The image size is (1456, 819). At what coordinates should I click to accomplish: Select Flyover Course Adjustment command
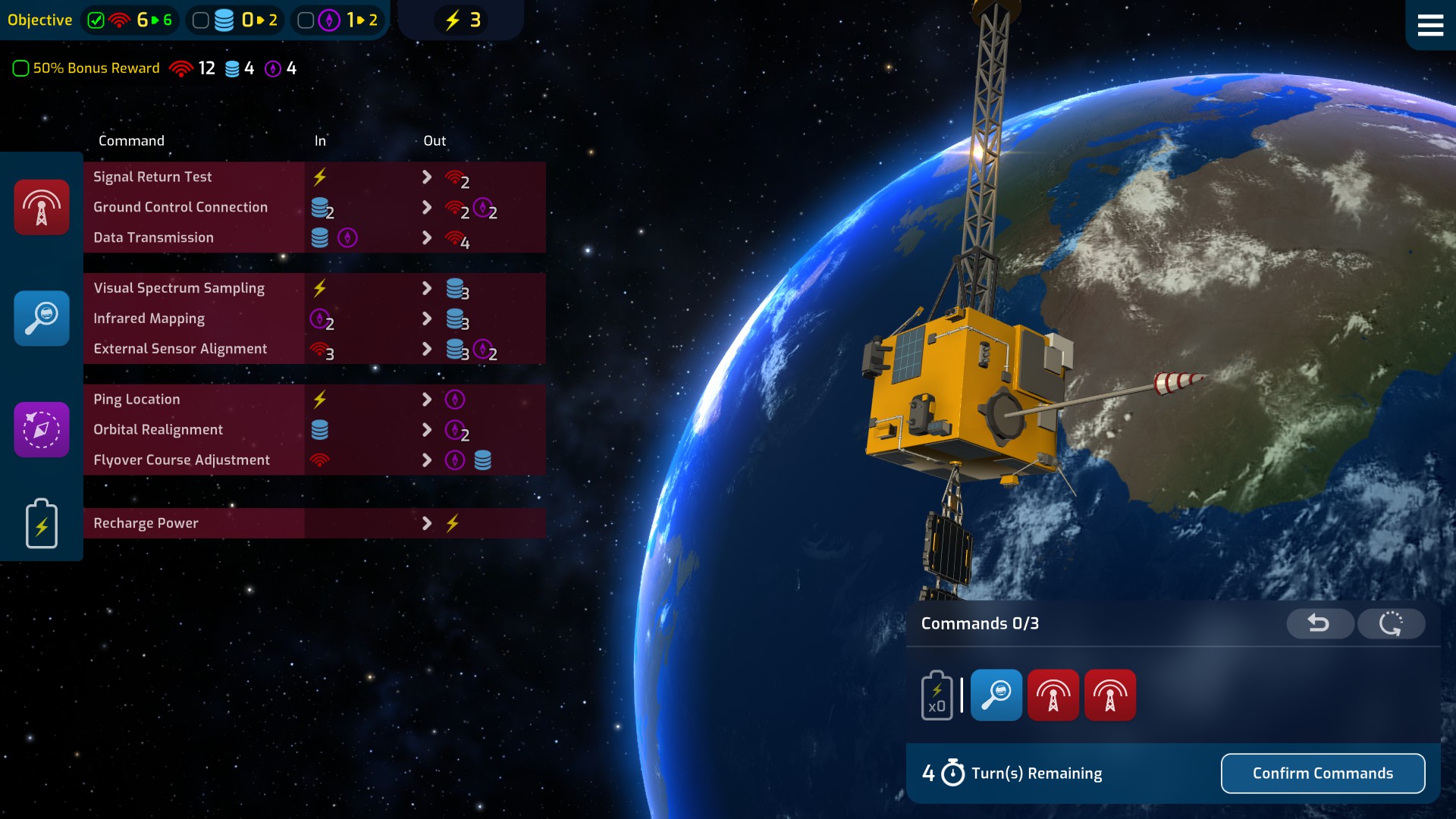[x=181, y=460]
